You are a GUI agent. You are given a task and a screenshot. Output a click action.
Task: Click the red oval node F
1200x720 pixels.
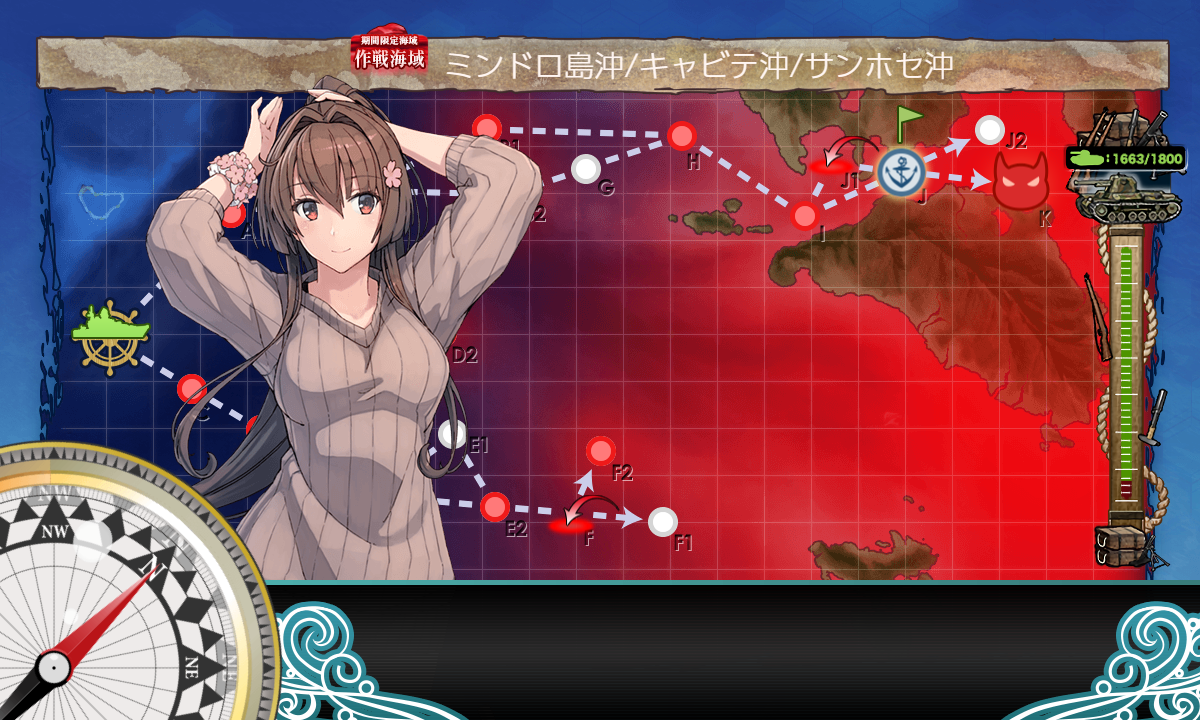(571, 525)
